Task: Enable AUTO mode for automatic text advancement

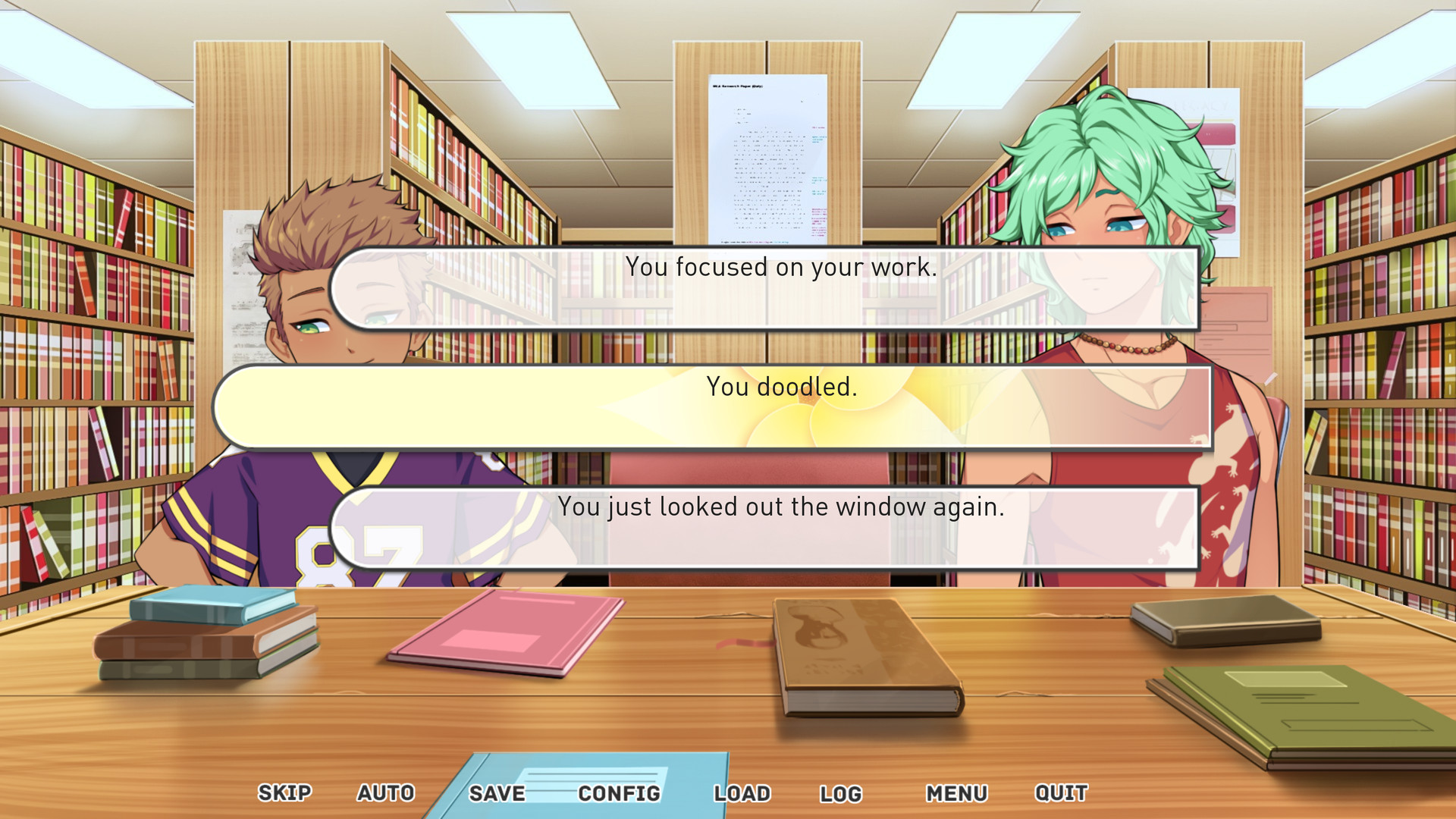Action: [386, 792]
